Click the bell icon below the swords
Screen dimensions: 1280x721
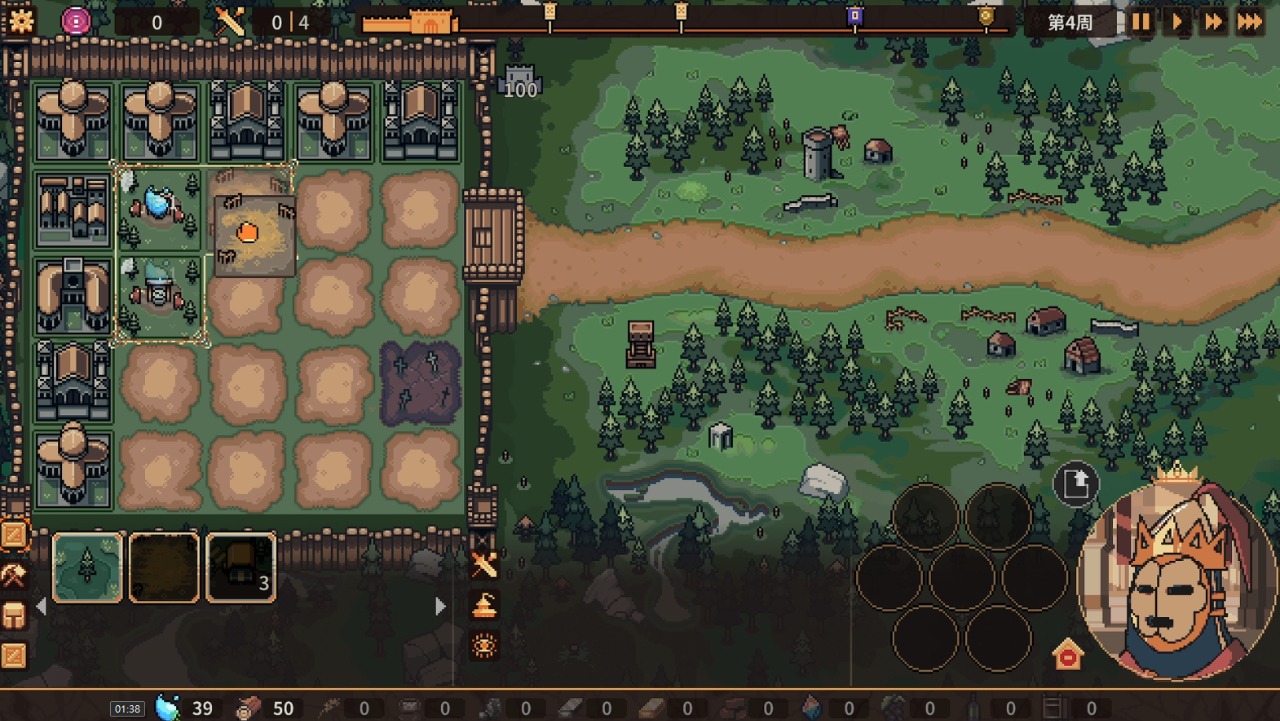tap(484, 605)
